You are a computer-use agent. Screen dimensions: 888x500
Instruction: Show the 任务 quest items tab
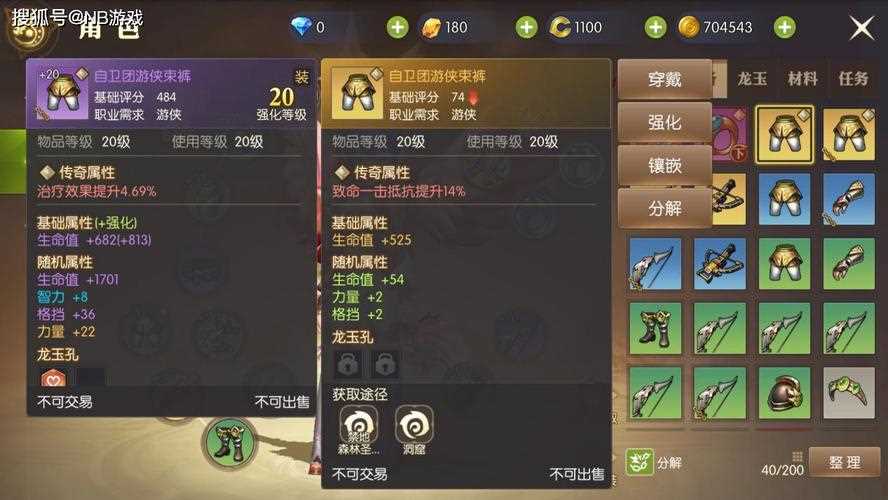coord(853,79)
